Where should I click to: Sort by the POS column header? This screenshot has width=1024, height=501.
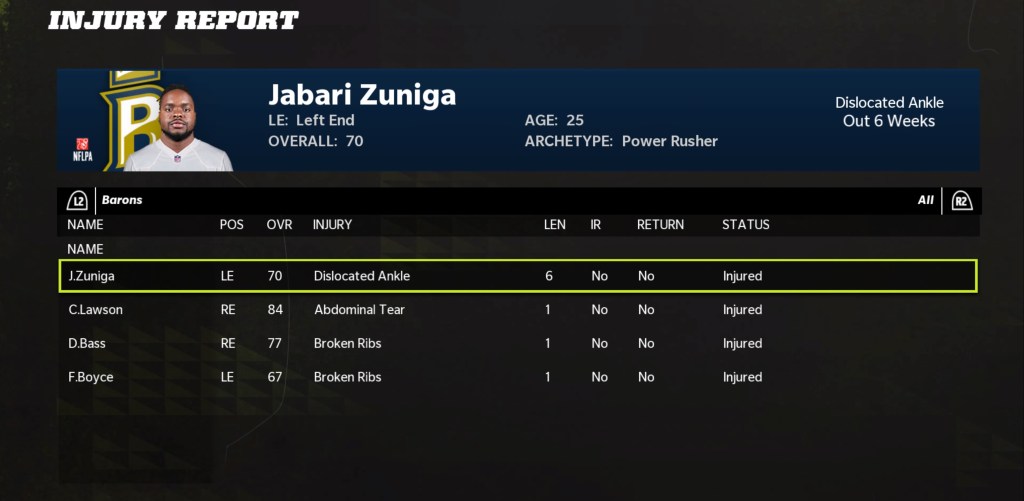pos(231,225)
